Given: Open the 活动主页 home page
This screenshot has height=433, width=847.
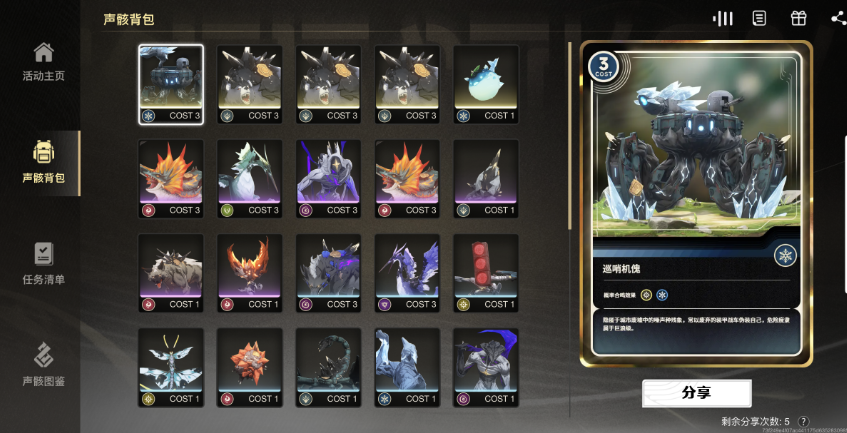Looking at the screenshot, I should click(43, 62).
